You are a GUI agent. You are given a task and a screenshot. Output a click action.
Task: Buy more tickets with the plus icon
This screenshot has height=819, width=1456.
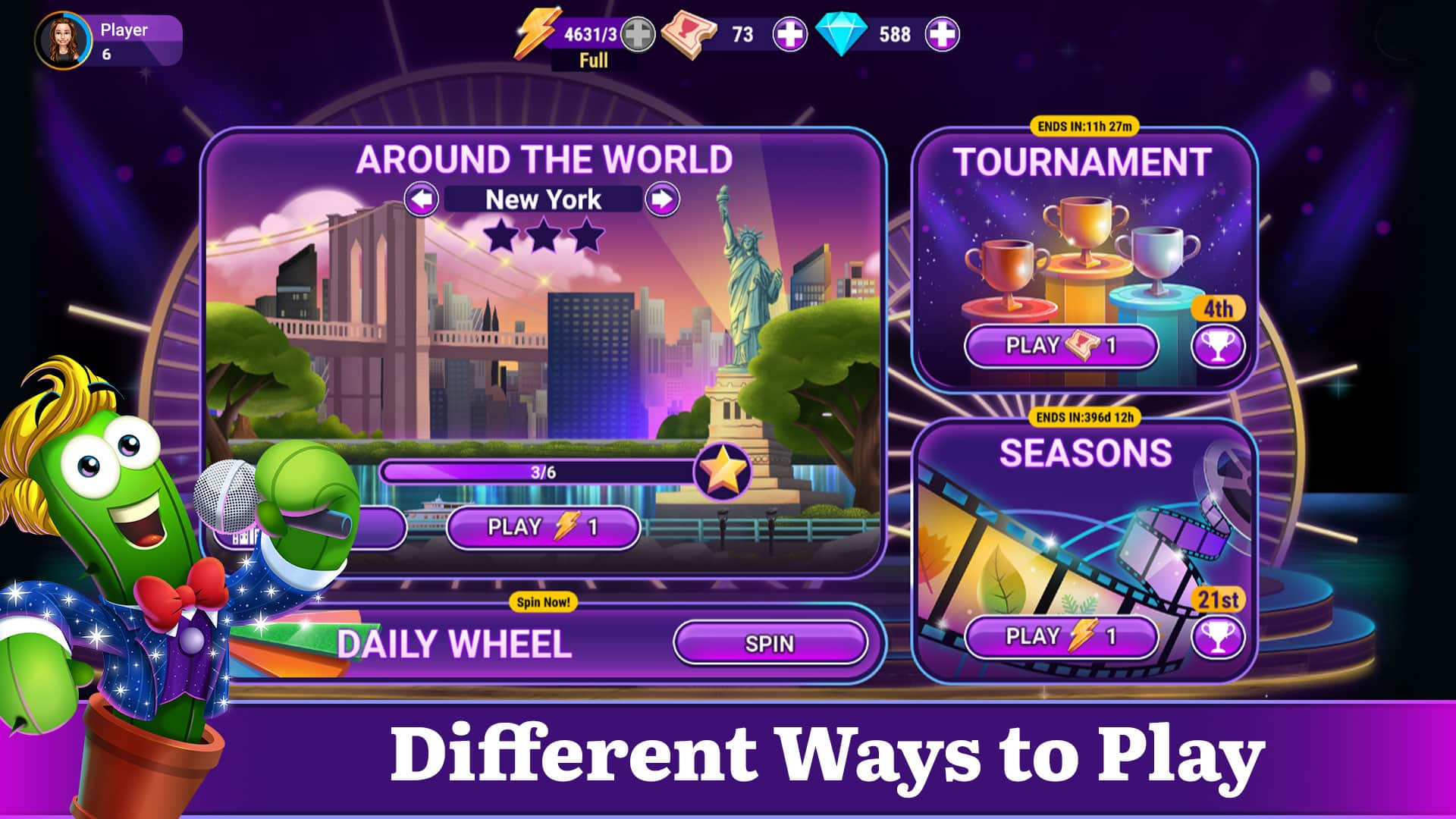(x=790, y=33)
